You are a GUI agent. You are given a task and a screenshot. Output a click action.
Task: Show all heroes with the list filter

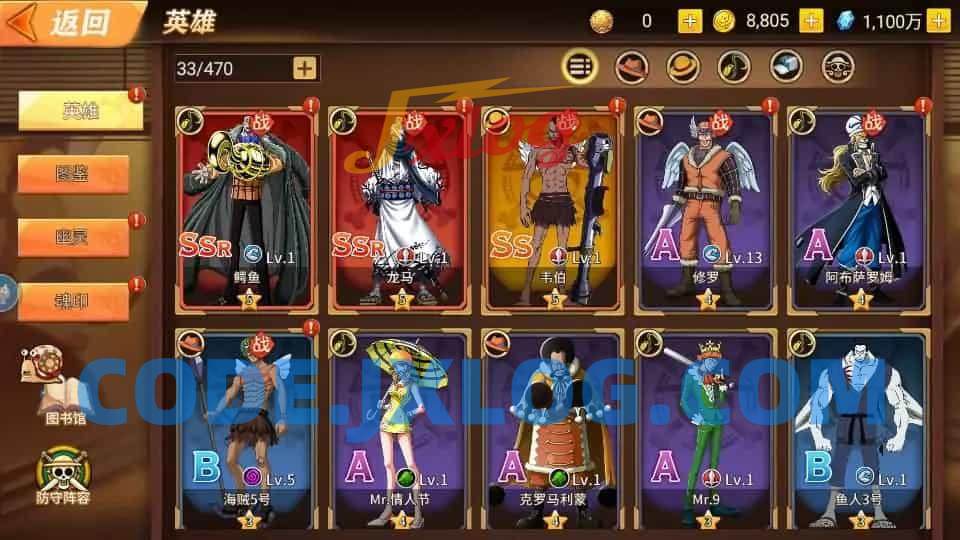579,67
